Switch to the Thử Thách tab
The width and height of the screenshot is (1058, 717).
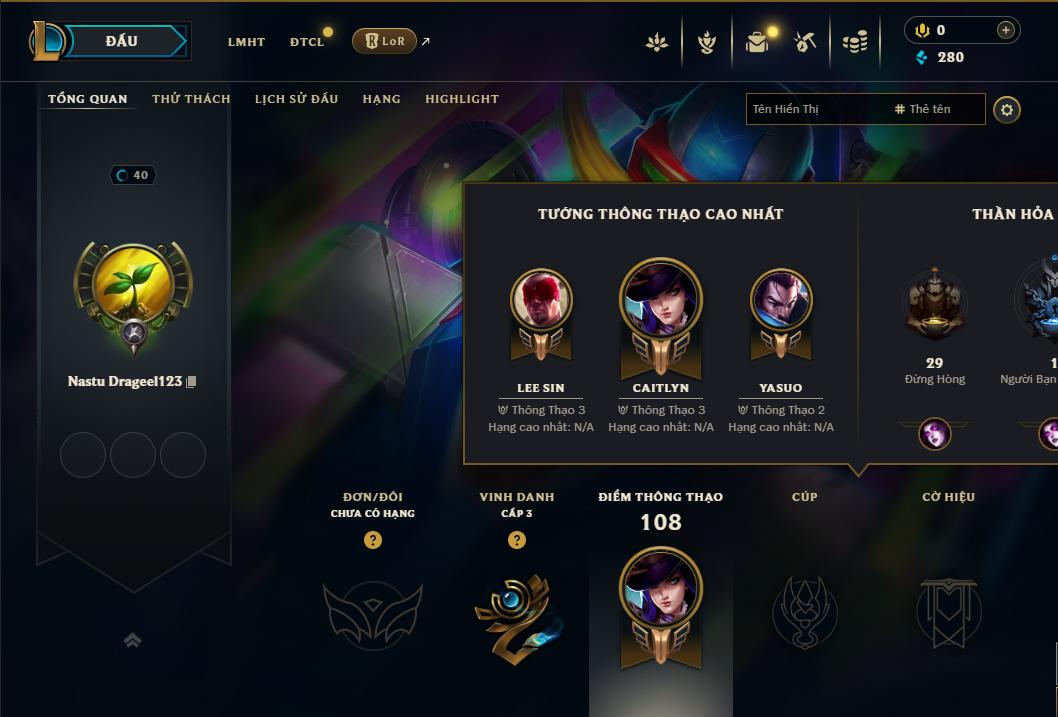[191, 99]
